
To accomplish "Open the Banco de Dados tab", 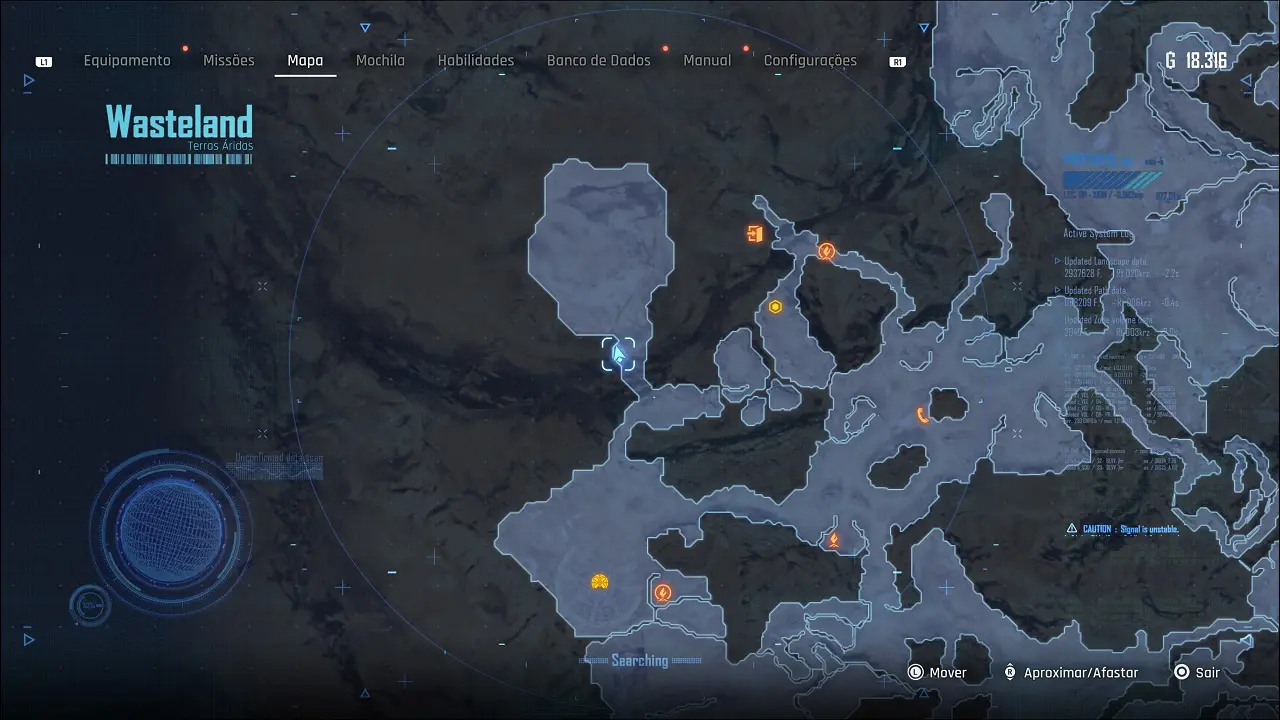I will (x=598, y=61).
